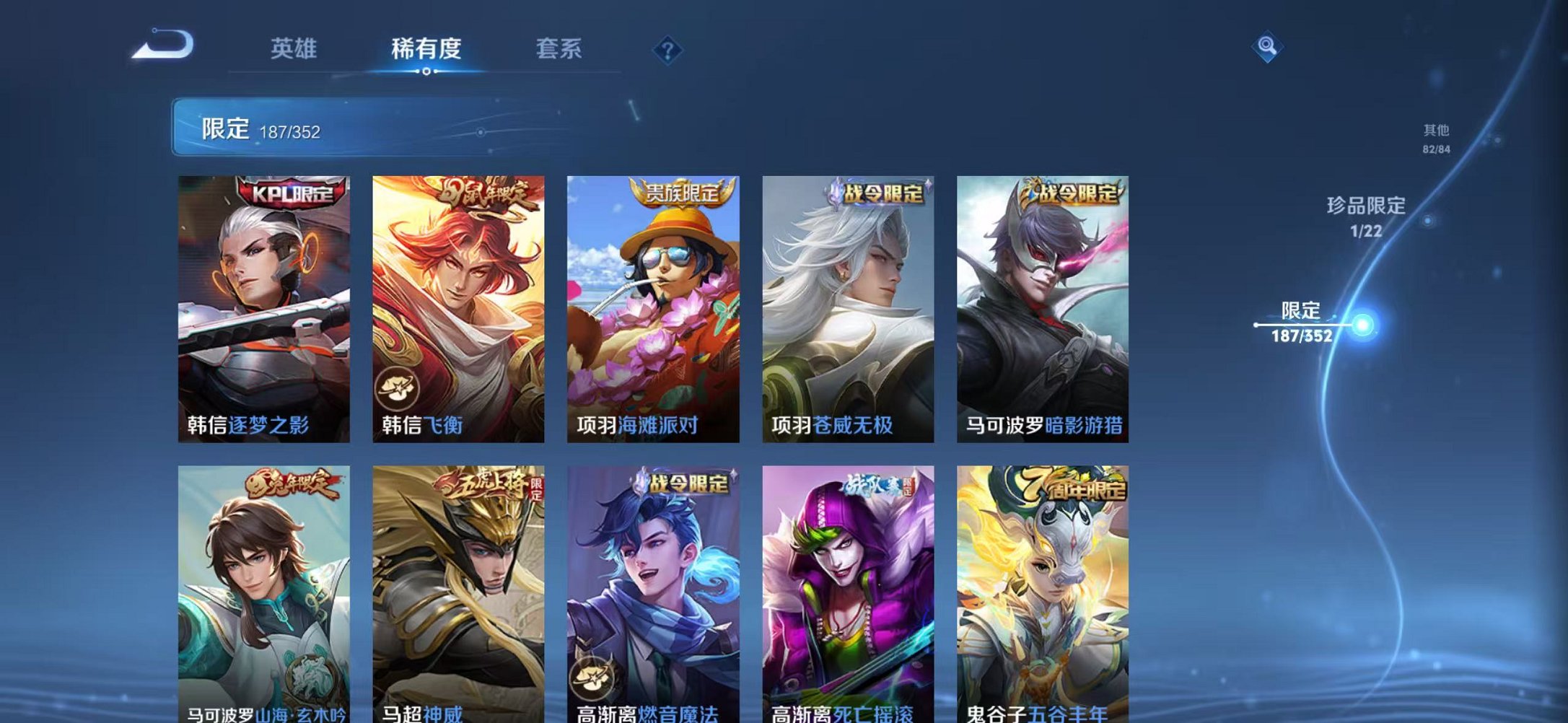Open the help question mark icon
The width and height of the screenshot is (1568, 723).
(667, 50)
